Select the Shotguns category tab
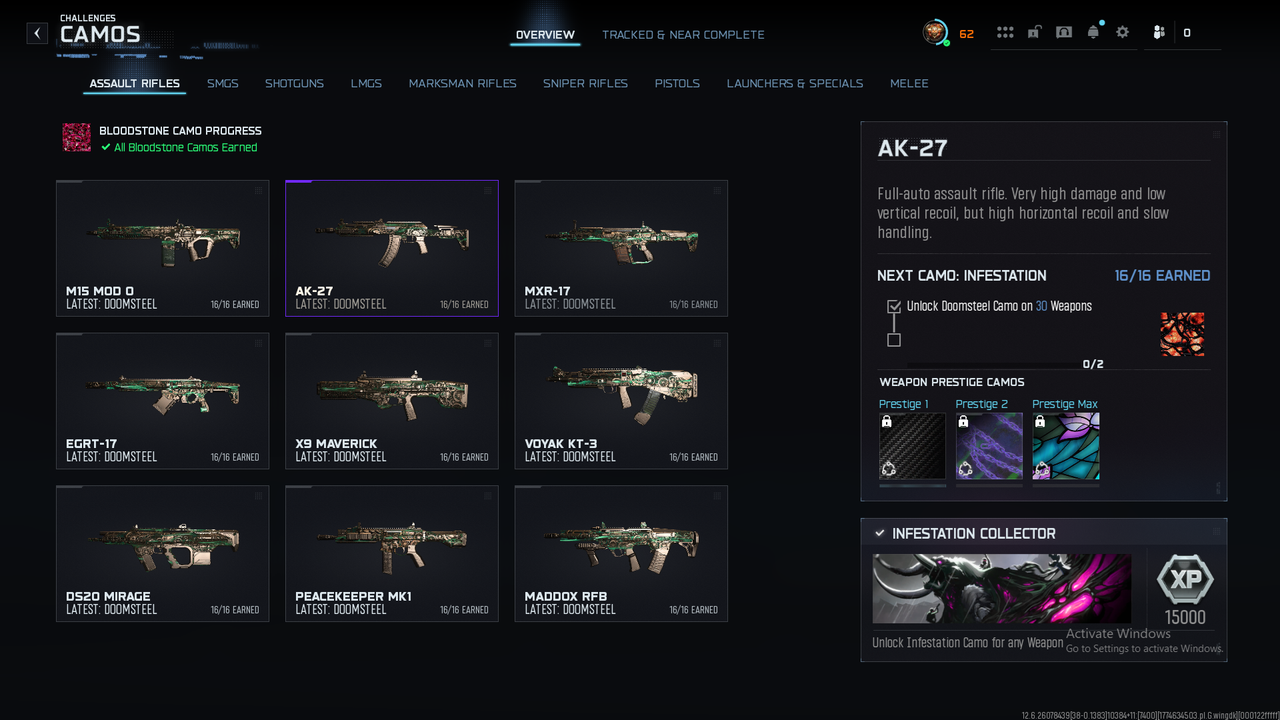 294,84
